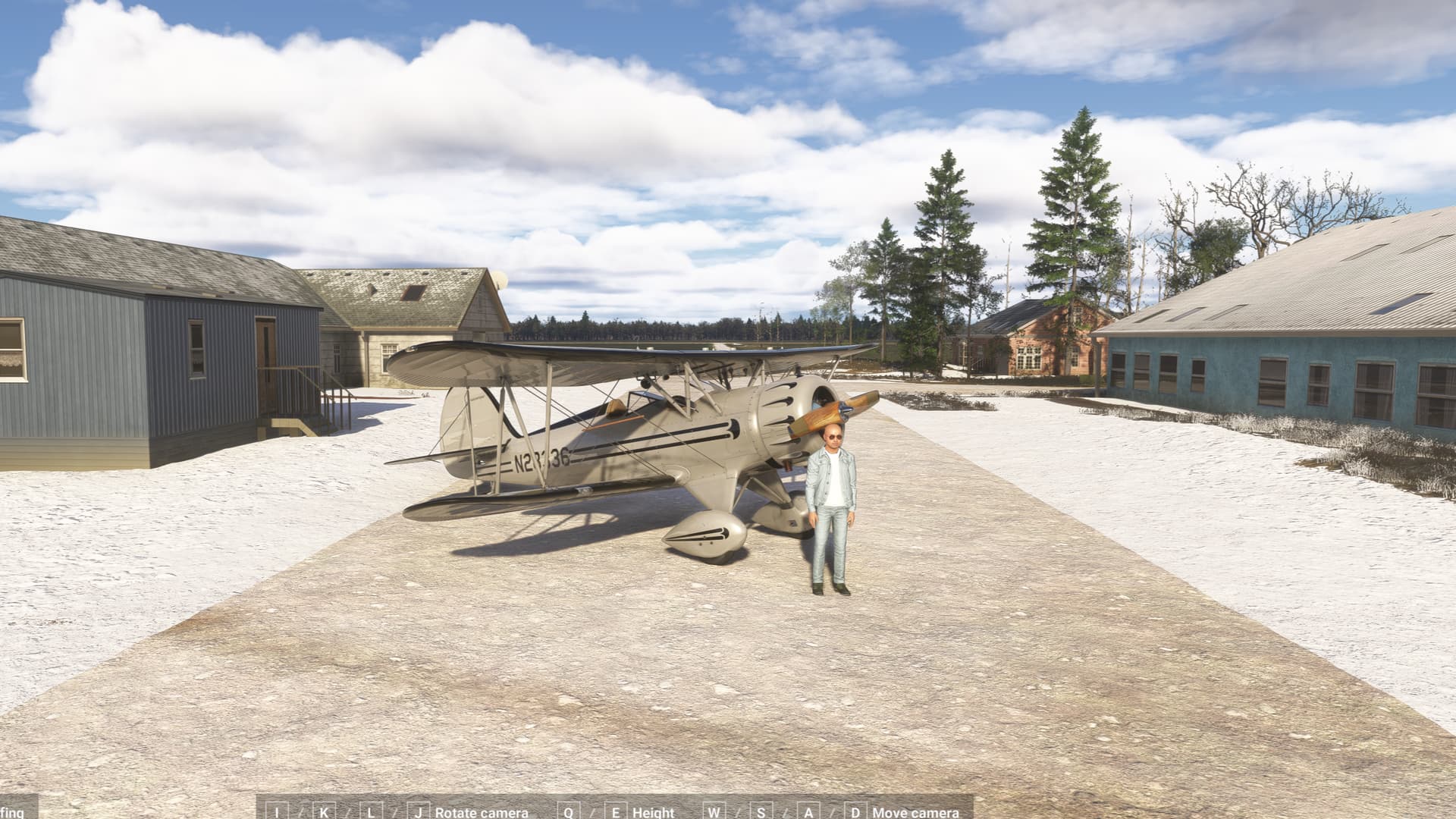This screenshot has width=1456, height=819.
Task: Click the K key badge in the hint bar
Action: [x=323, y=812]
